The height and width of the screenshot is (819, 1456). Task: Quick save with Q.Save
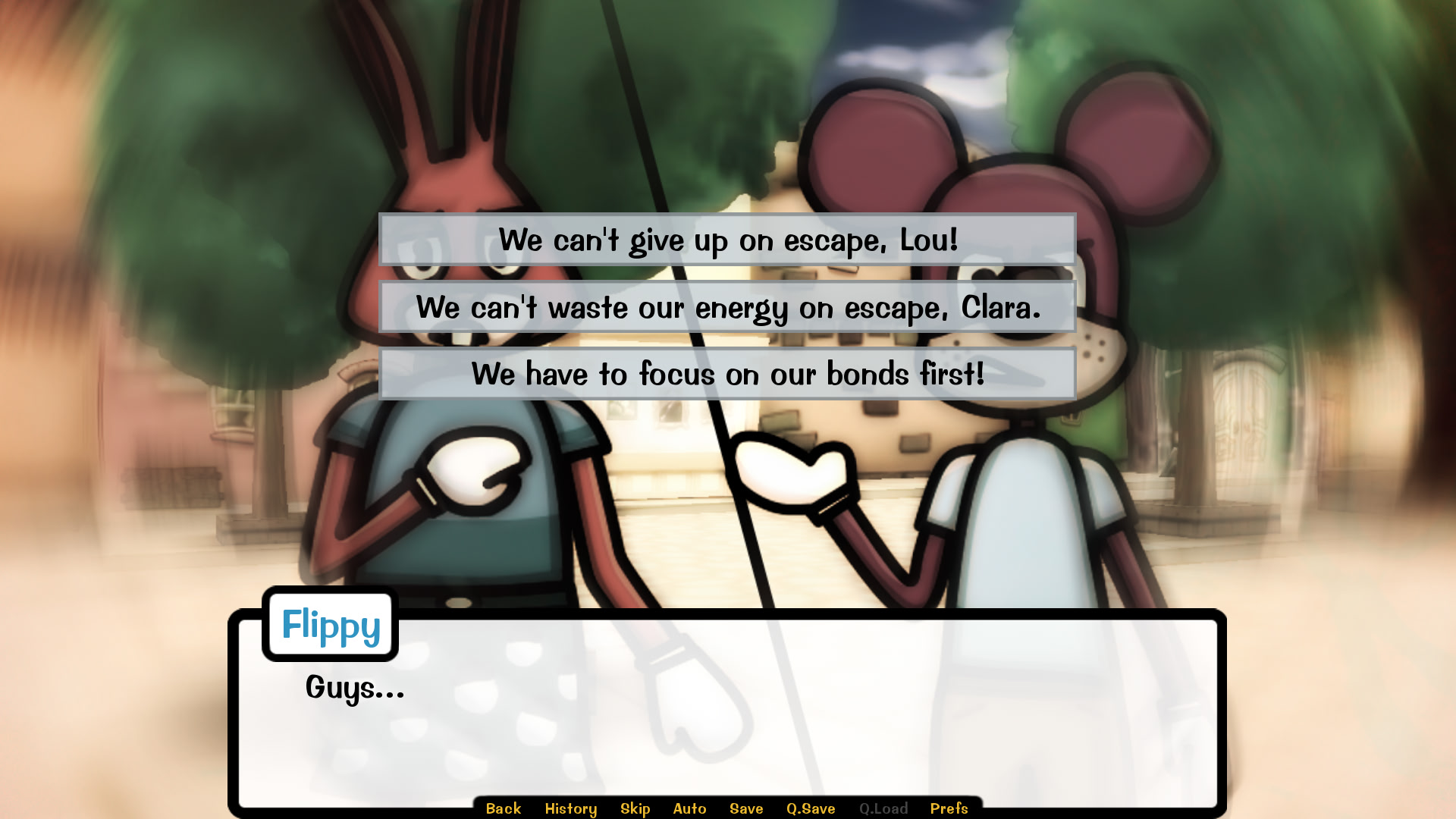coord(811,808)
